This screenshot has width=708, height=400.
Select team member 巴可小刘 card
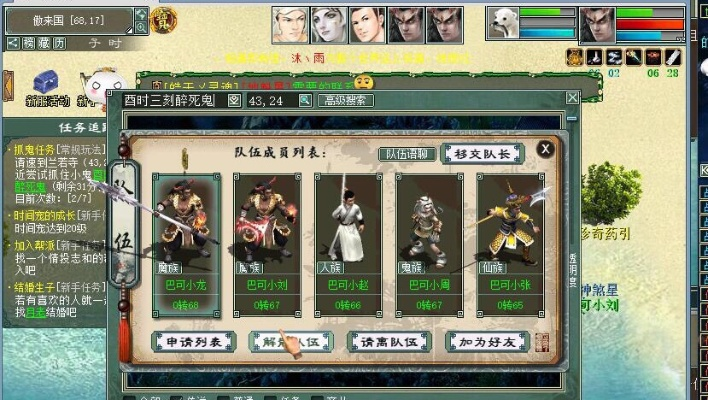click(268, 242)
